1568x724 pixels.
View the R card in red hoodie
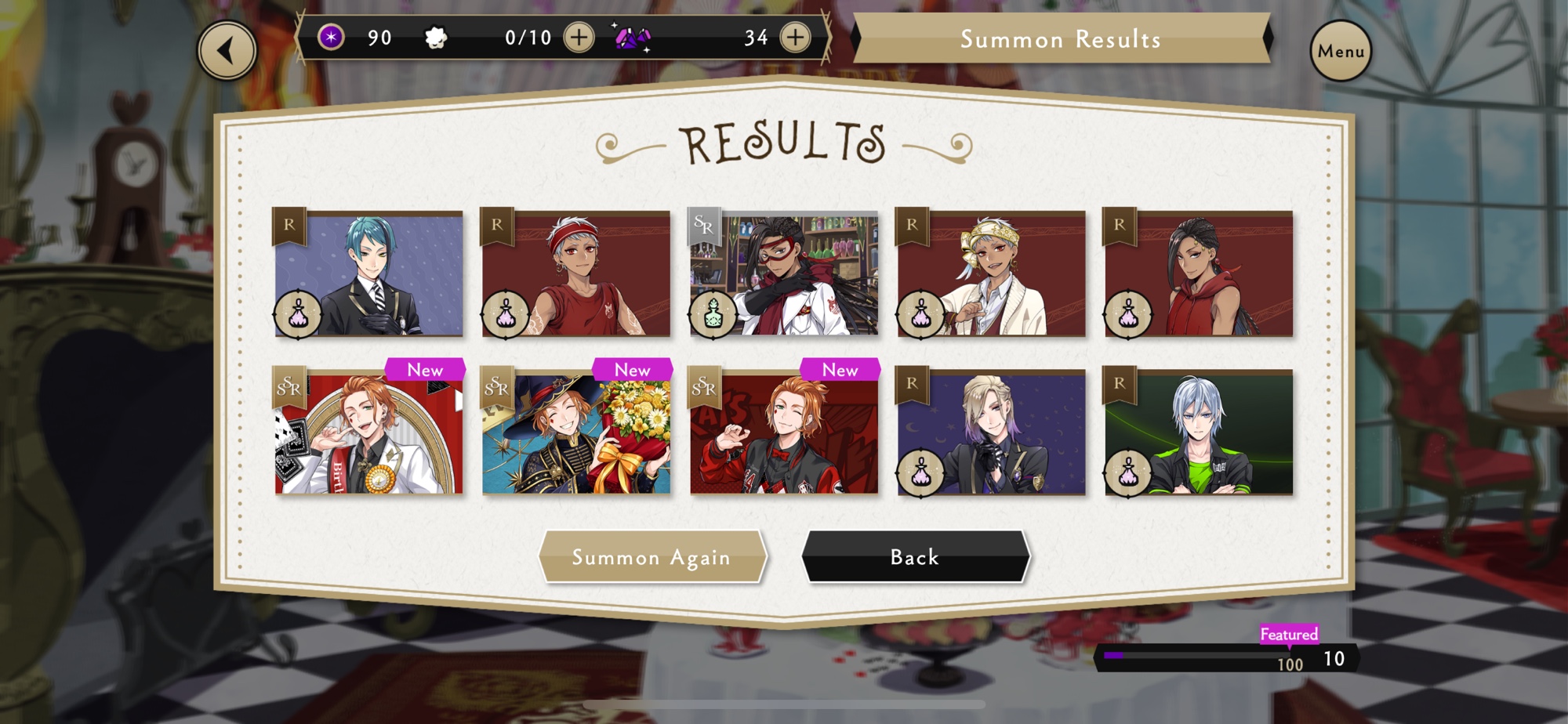coord(1199,273)
